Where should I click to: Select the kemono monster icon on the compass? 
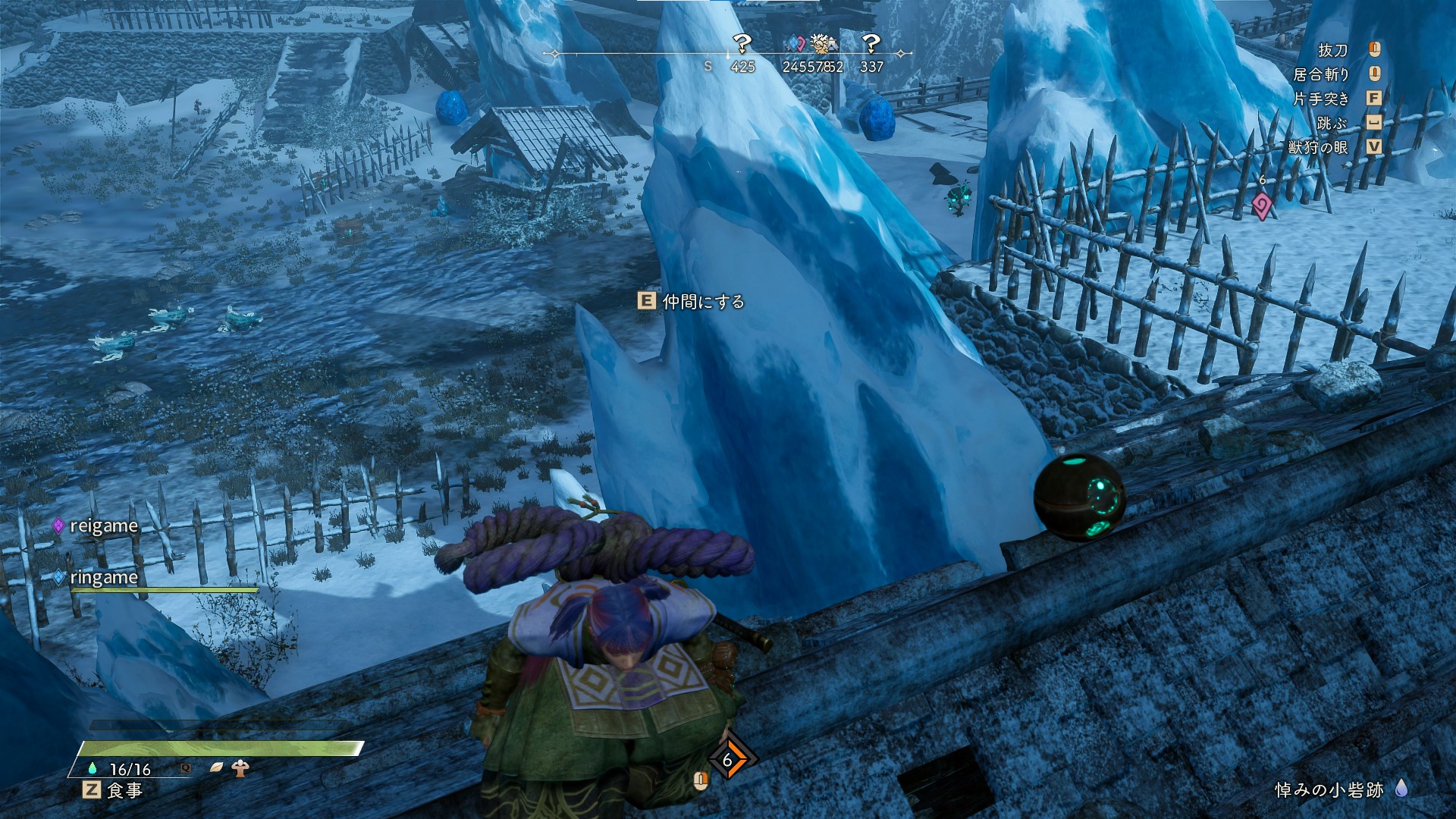pos(821,44)
